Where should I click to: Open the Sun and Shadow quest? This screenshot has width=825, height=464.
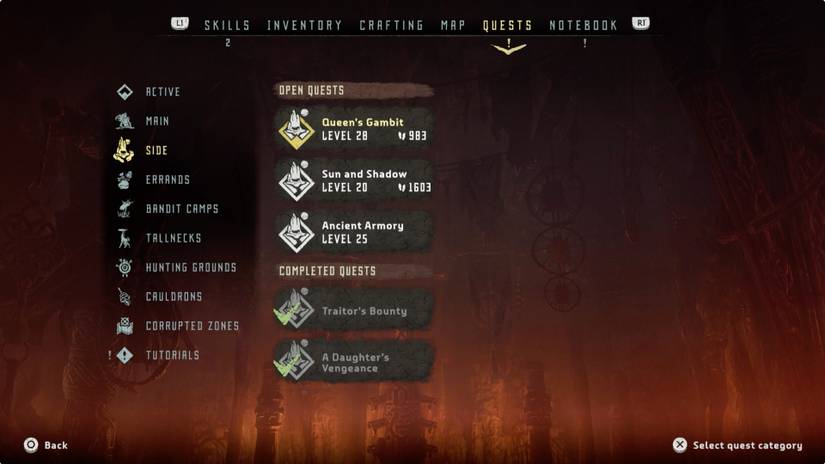[354, 181]
